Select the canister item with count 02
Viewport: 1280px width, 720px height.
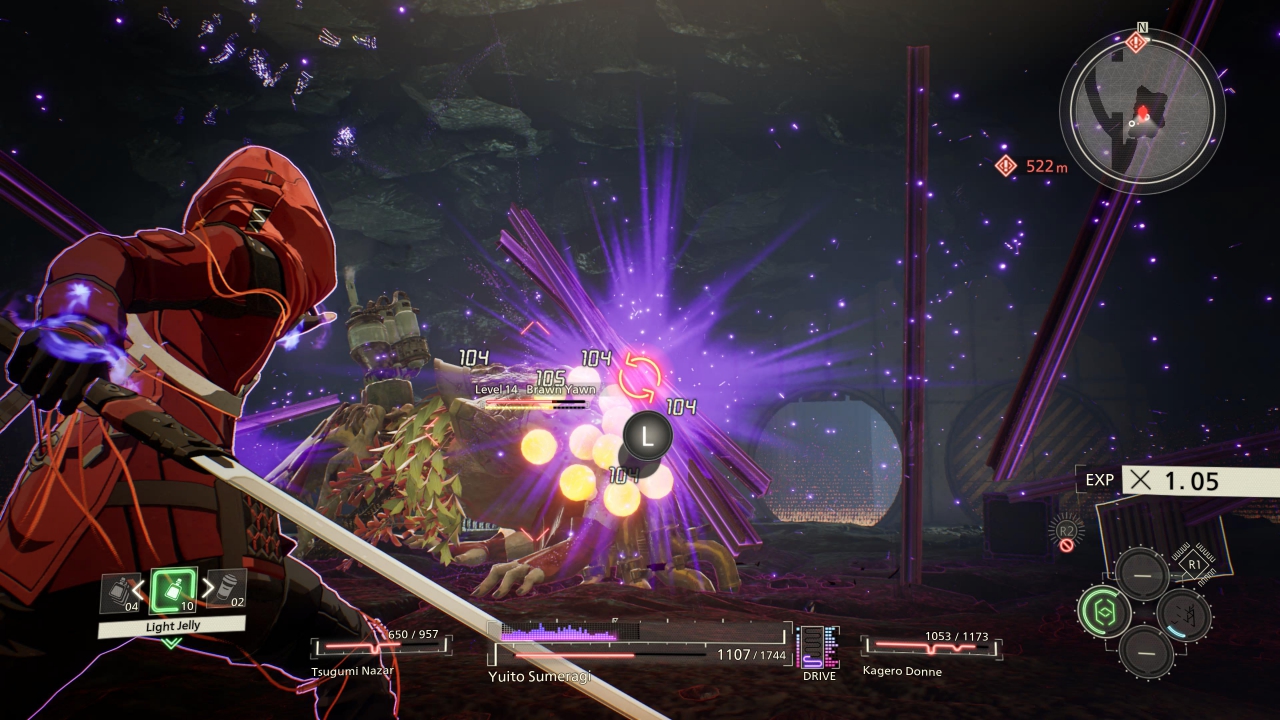(x=230, y=589)
